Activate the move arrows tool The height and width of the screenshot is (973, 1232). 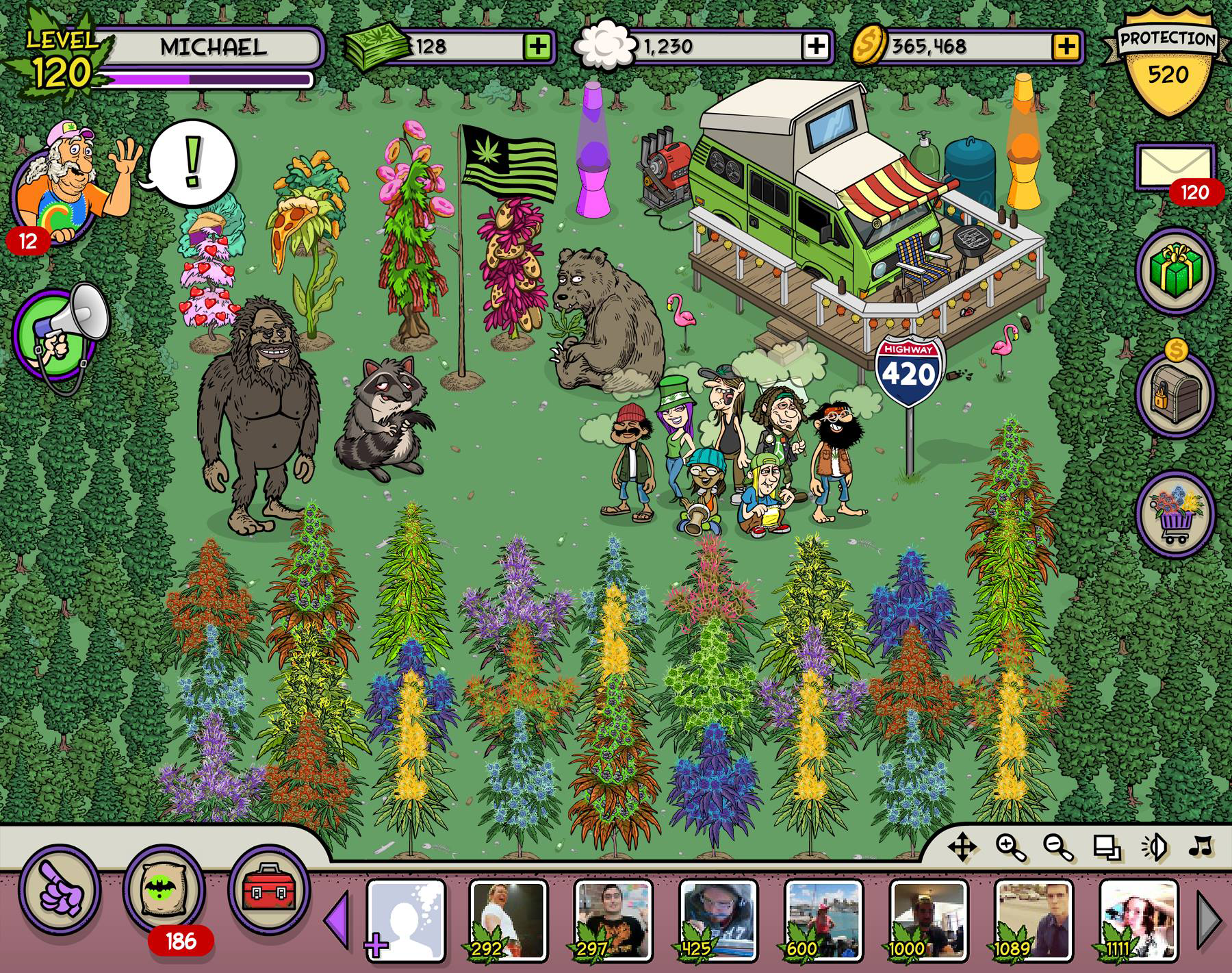click(961, 848)
